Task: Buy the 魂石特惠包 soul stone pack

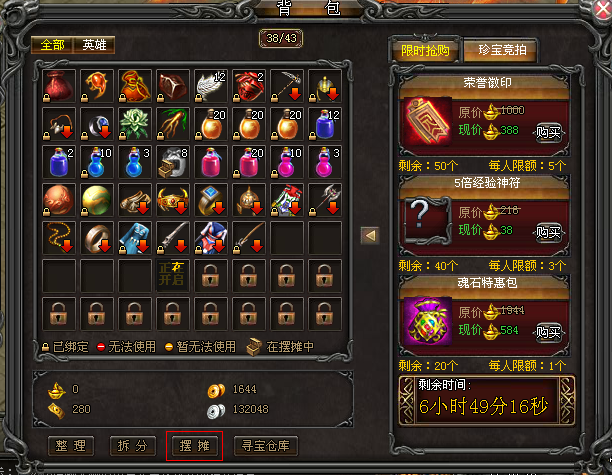Action: [x=548, y=331]
